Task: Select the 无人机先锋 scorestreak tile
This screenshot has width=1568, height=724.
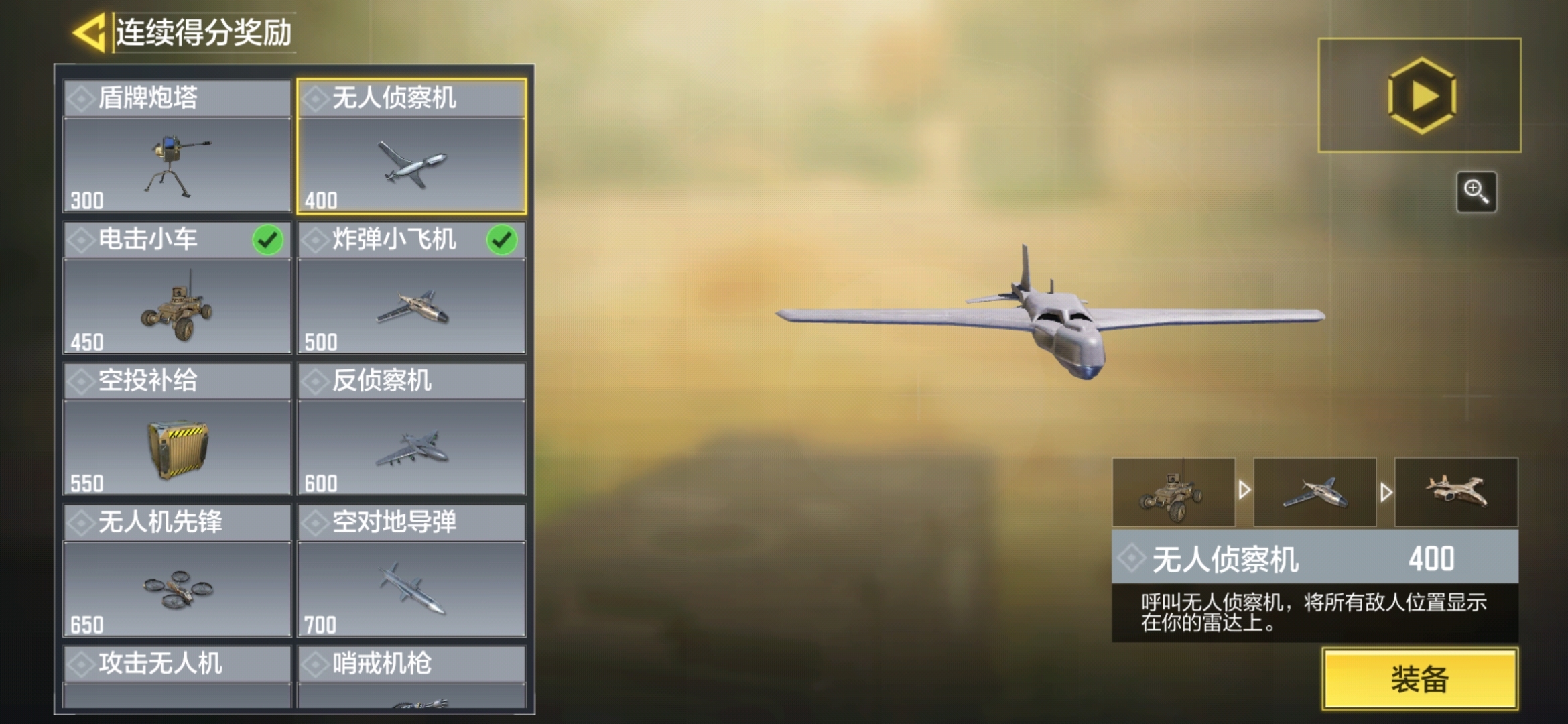Action: click(177, 571)
